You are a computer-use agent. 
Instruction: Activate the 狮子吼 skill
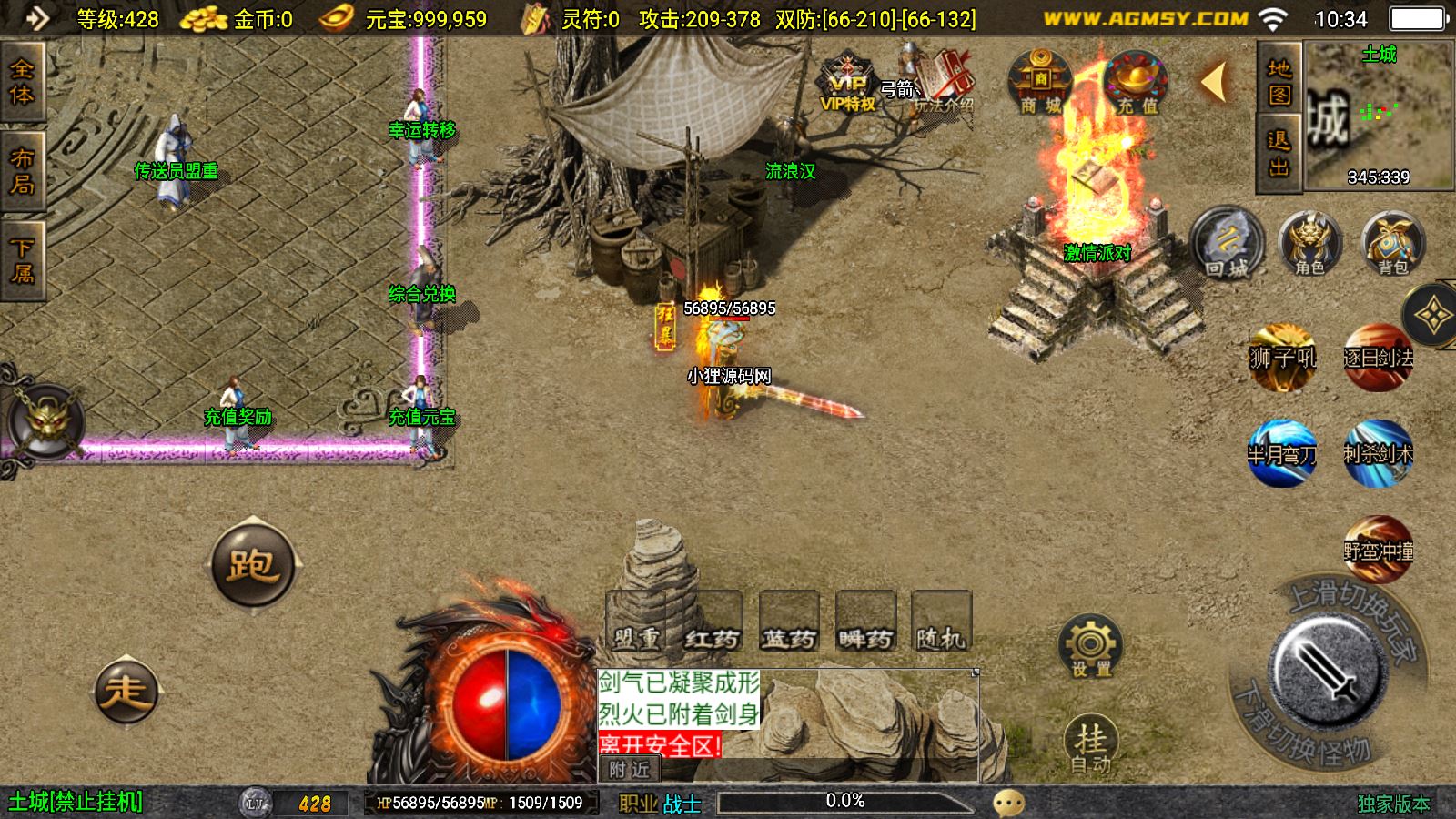tap(1282, 357)
